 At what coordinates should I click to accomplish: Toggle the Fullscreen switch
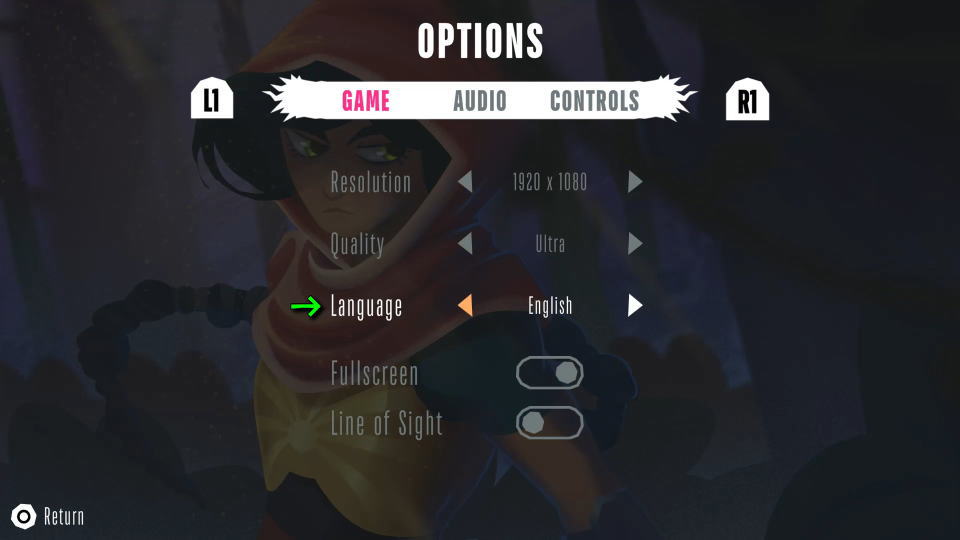point(549,373)
